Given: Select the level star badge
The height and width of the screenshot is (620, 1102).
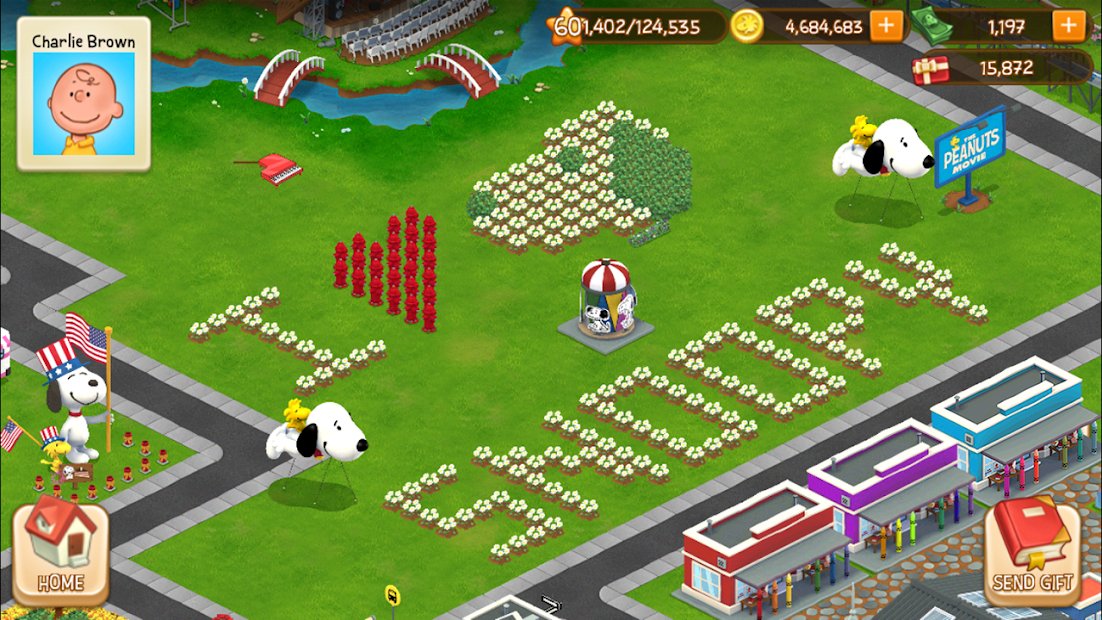Looking at the screenshot, I should coord(567,27).
